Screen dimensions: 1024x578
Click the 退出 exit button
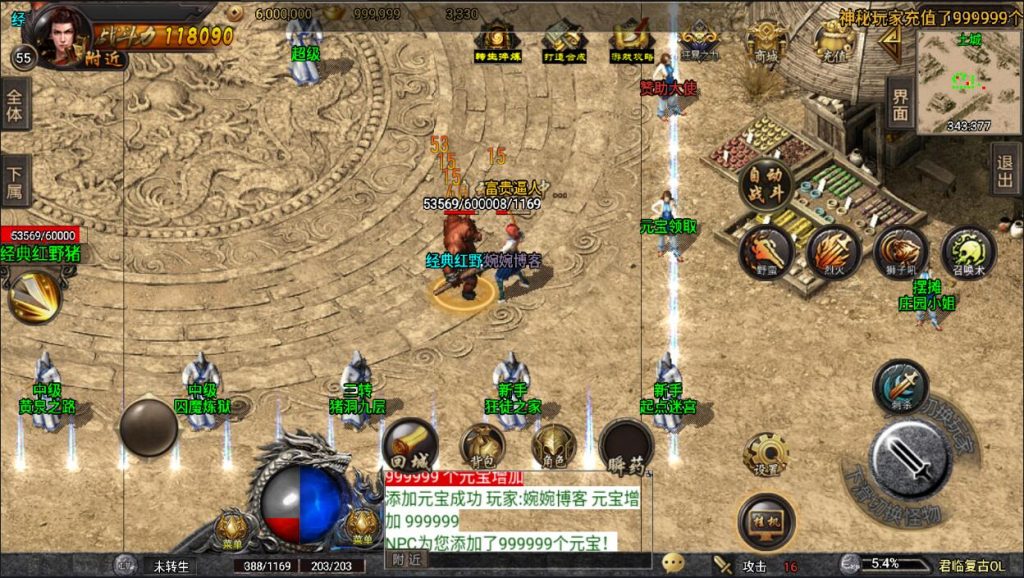click(1006, 169)
